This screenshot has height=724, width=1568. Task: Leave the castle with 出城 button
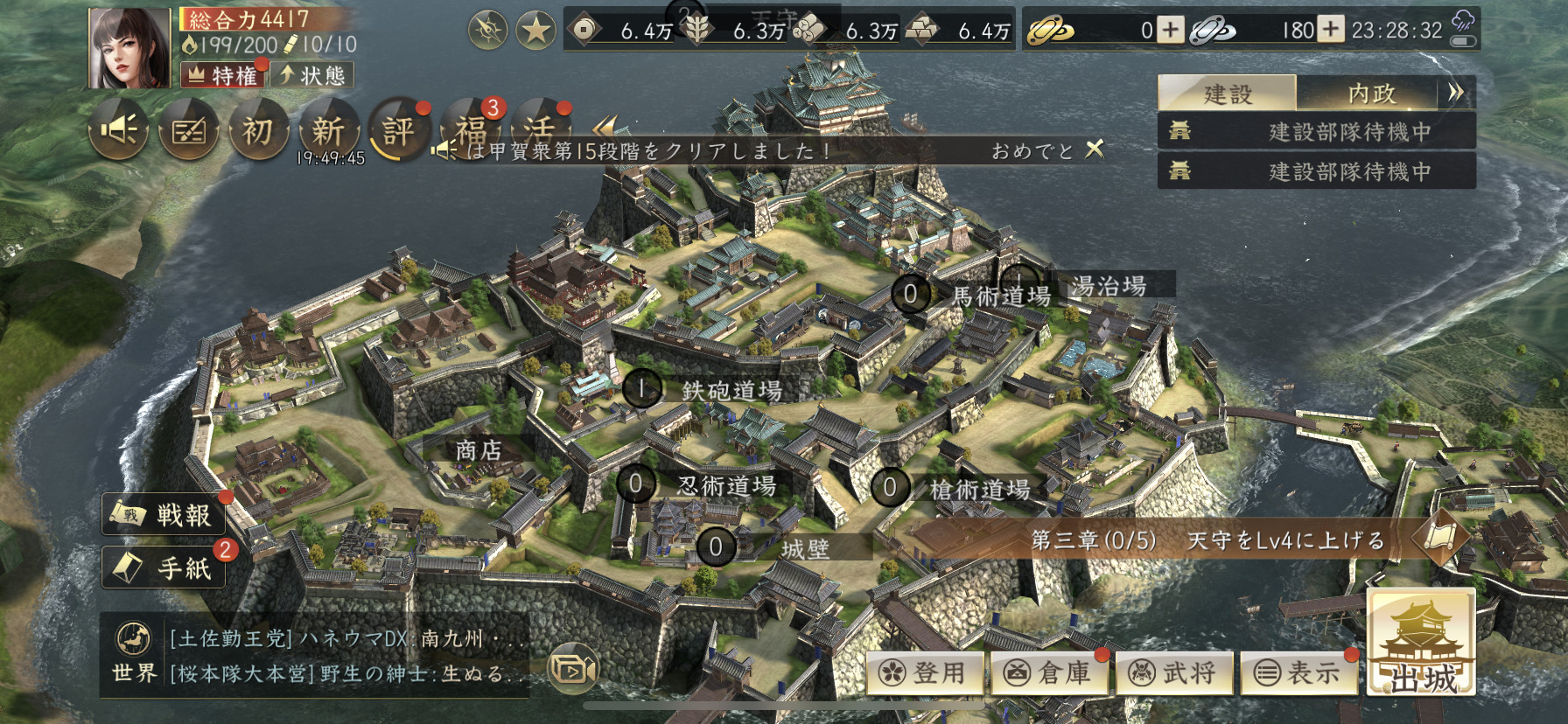pos(1422,644)
